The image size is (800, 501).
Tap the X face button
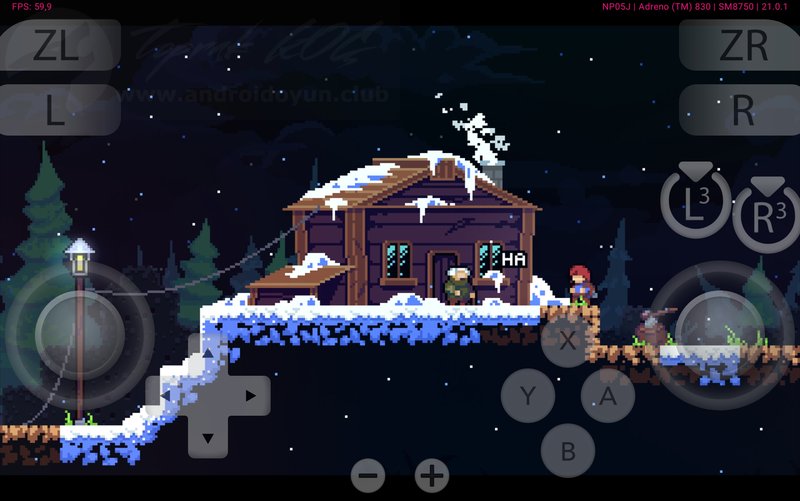coord(568,340)
